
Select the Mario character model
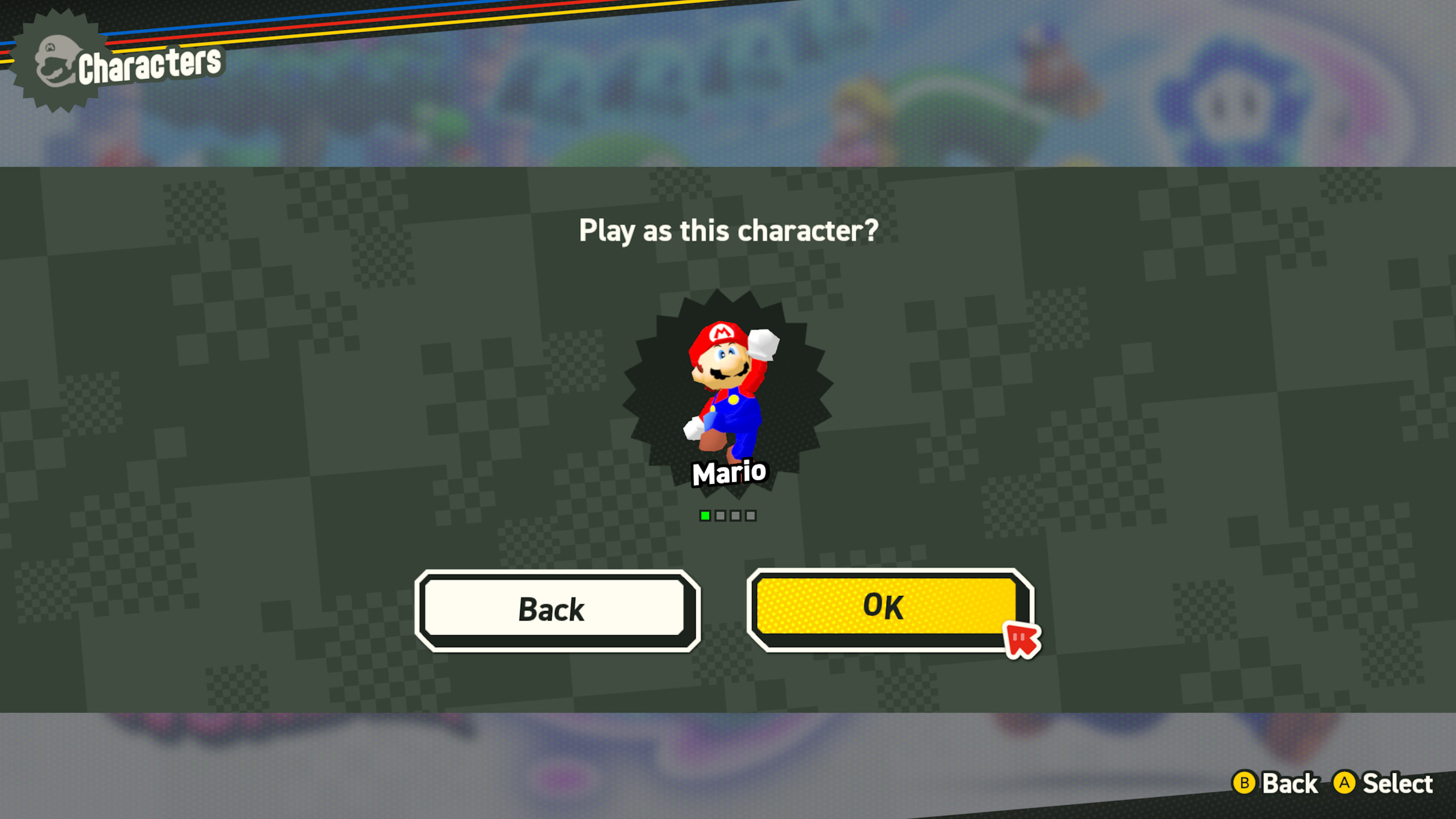(727, 385)
